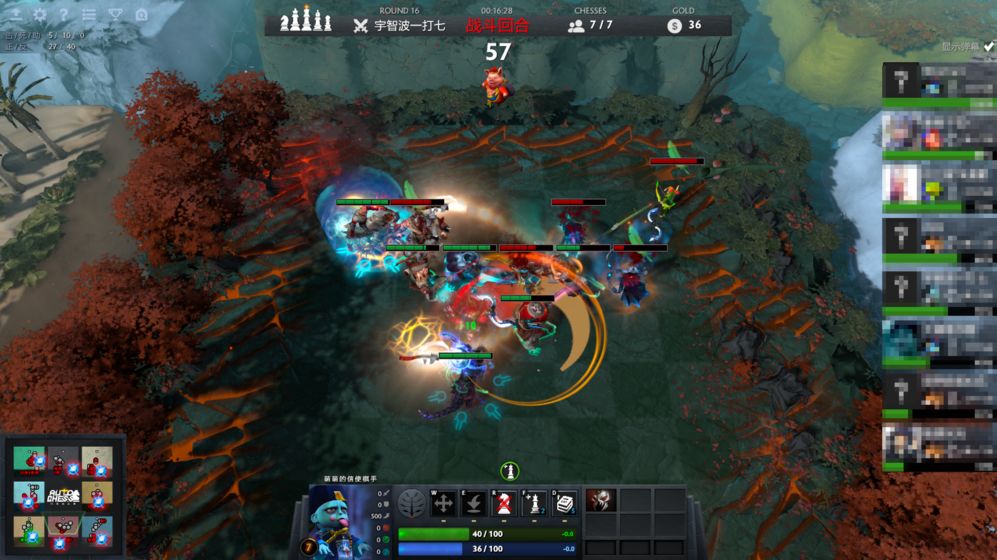Activate the W move chess ability
The image size is (997, 560).
[x=443, y=504]
